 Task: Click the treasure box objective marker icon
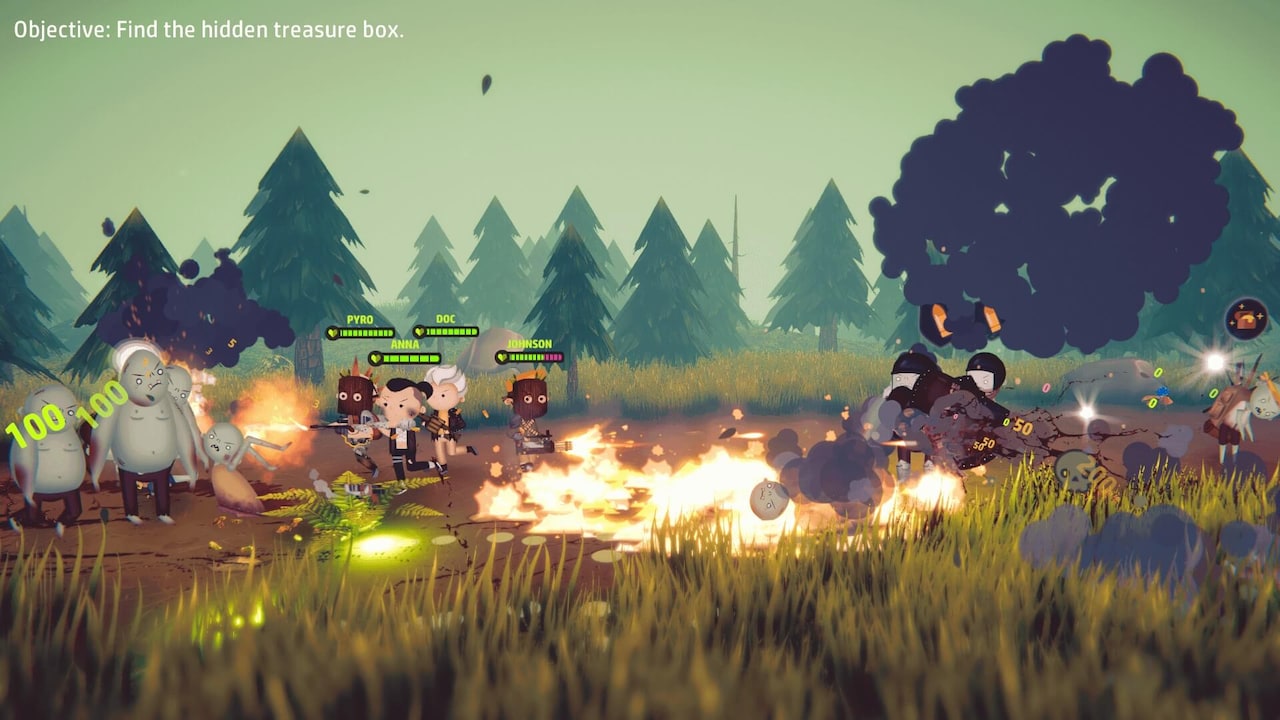point(1246,319)
